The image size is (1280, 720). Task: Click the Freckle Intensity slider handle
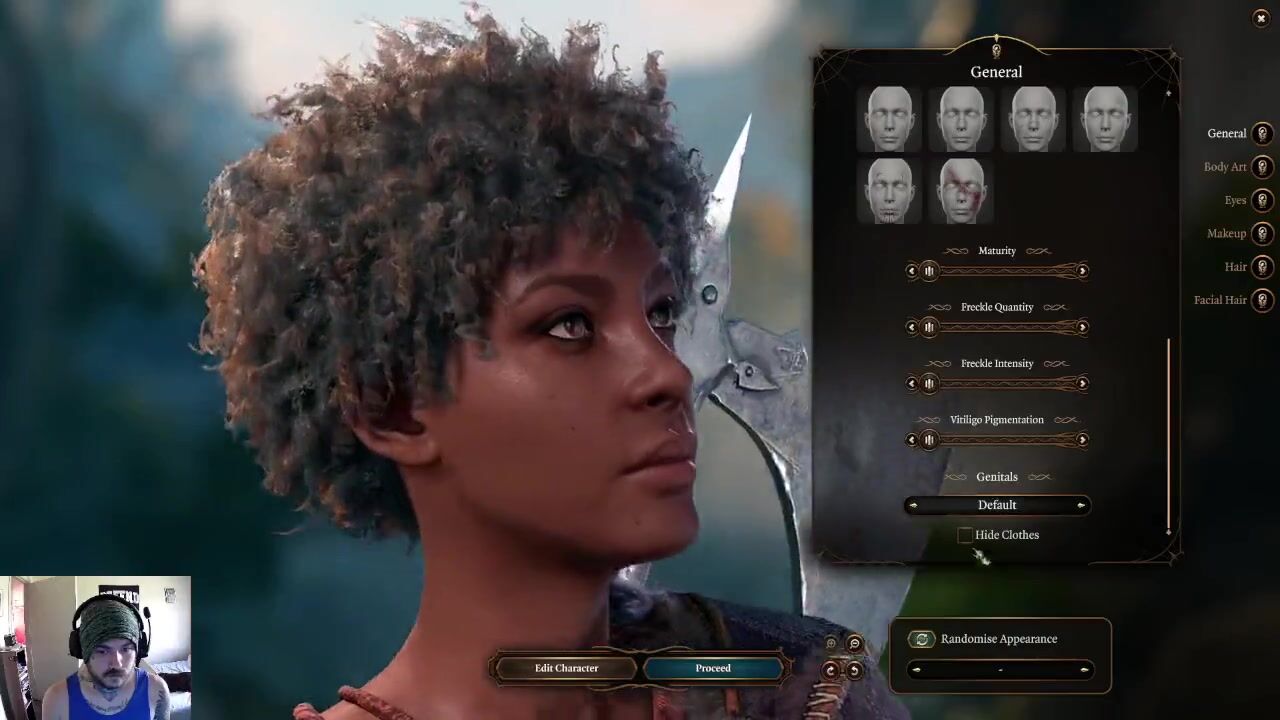(x=929, y=383)
